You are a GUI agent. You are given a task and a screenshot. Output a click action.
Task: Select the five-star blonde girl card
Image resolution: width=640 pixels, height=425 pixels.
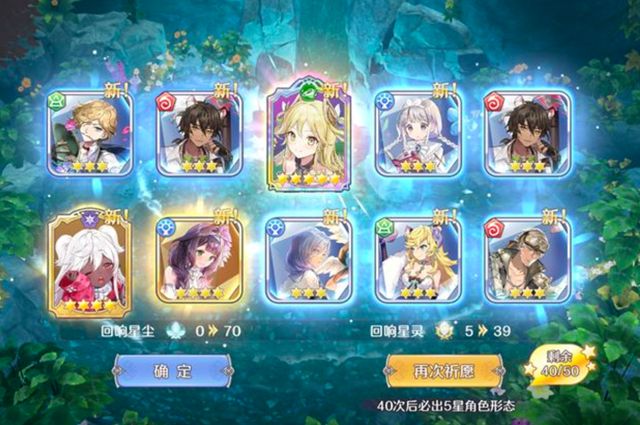[x=308, y=136]
